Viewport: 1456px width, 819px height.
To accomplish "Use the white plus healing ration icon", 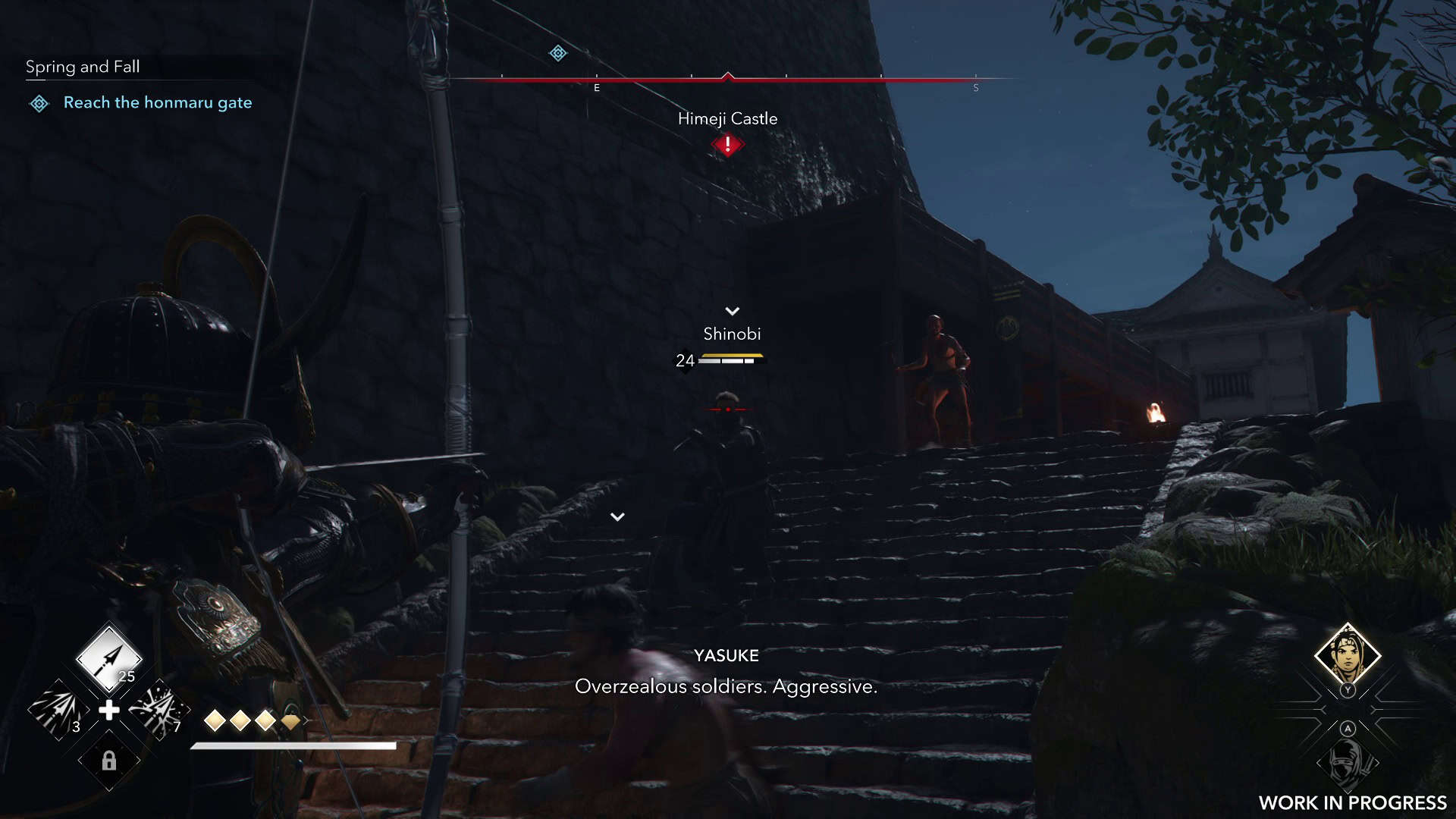I will pyautogui.click(x=109, y=711).
